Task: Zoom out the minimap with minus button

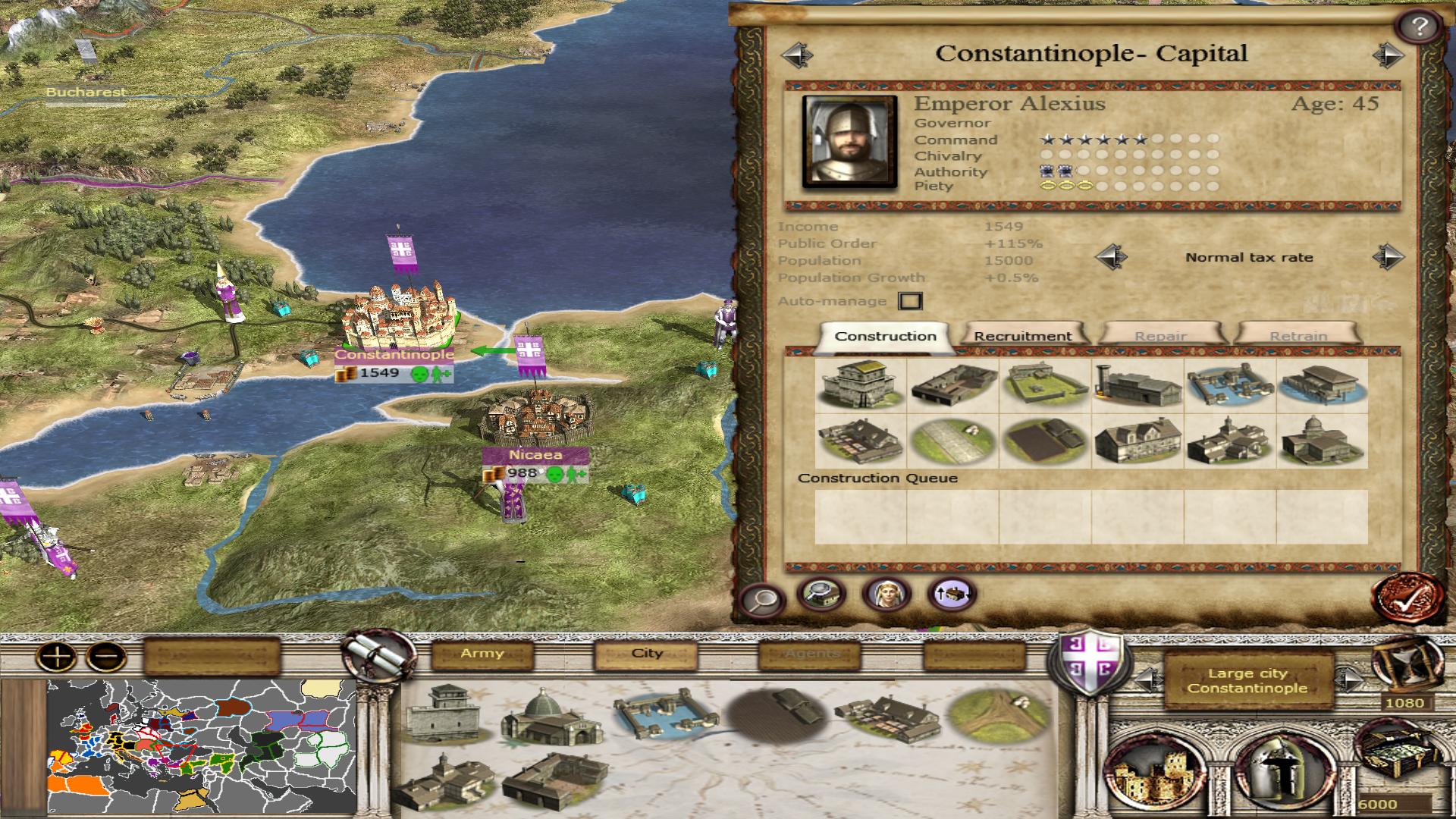Action: tap(106, 656)
